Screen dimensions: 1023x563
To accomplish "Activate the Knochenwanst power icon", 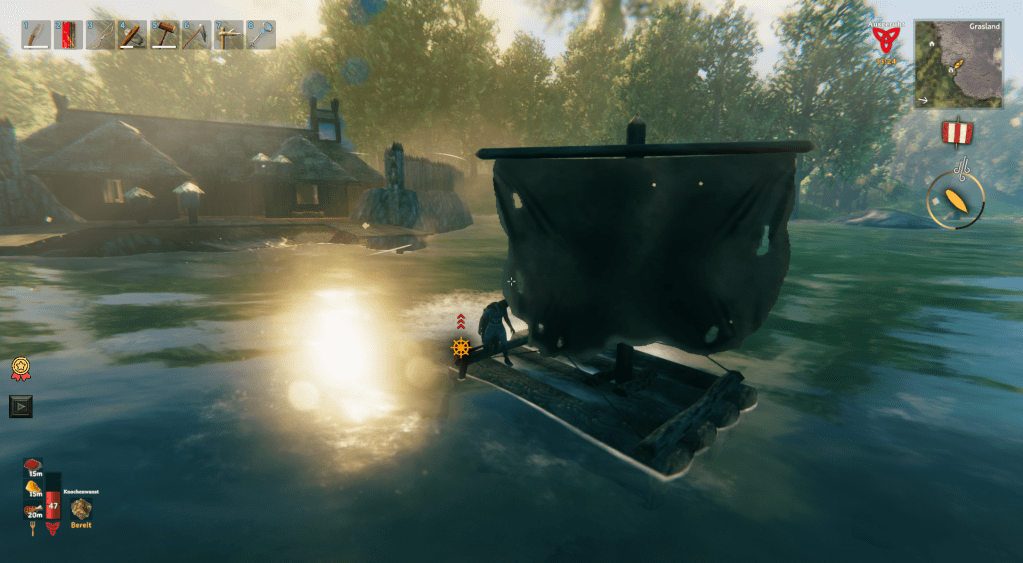I will pyautogui.click(x=81, y=509).
